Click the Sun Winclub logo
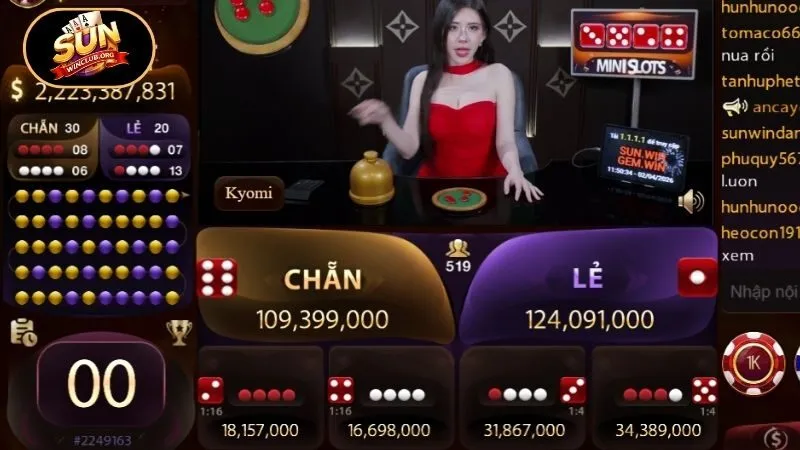The height and width of the screenshot is (450, 800). [87, 48]
